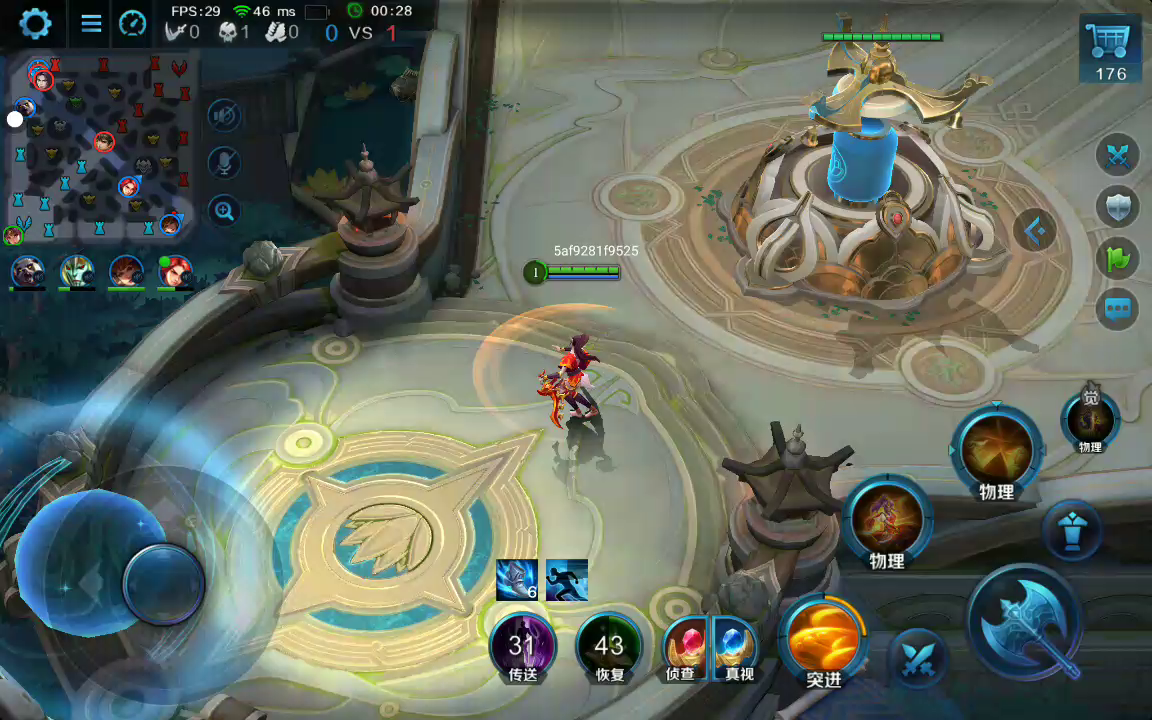Activate the 传送 recall ability

click(522, 647)
